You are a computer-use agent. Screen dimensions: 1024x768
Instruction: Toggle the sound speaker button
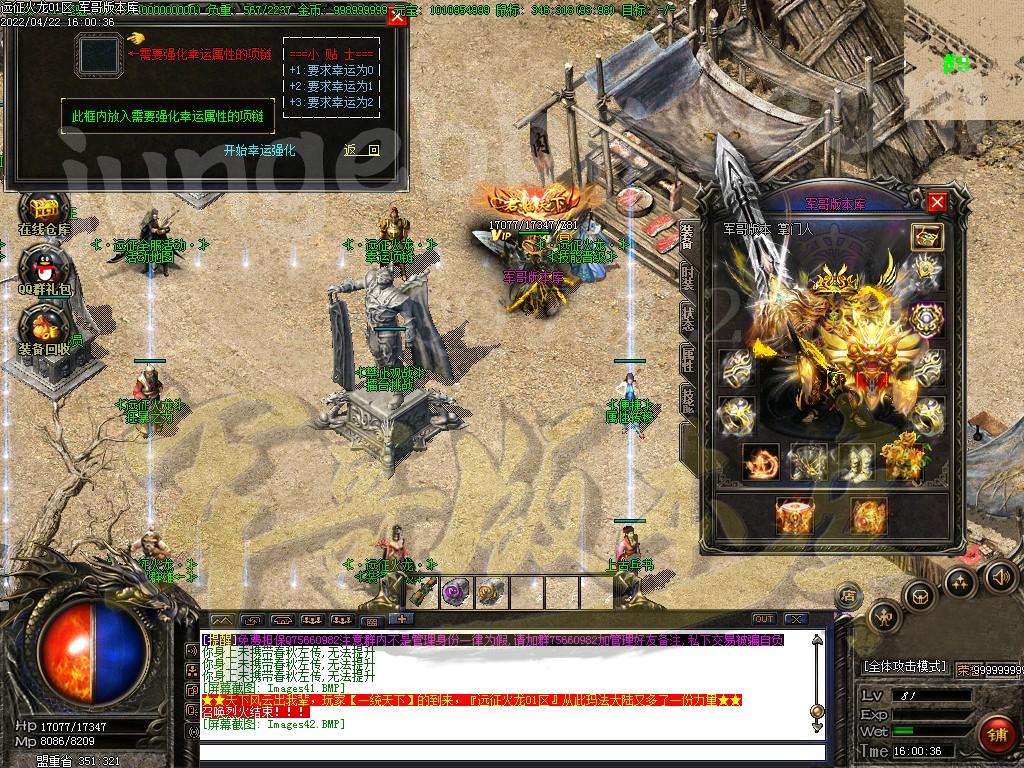click(x=1001, y=575)
